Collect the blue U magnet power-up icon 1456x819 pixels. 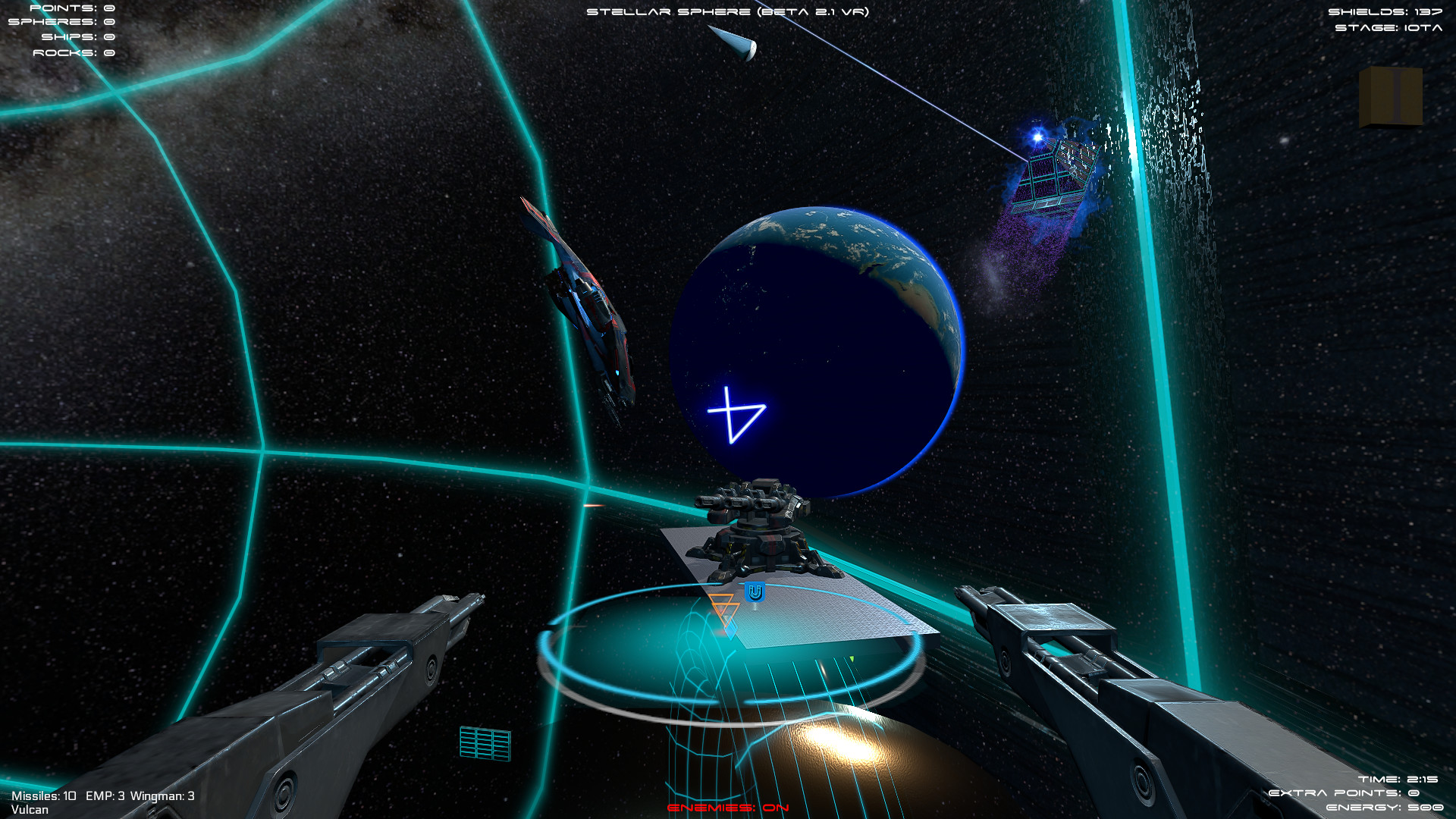tap(755, 592)
